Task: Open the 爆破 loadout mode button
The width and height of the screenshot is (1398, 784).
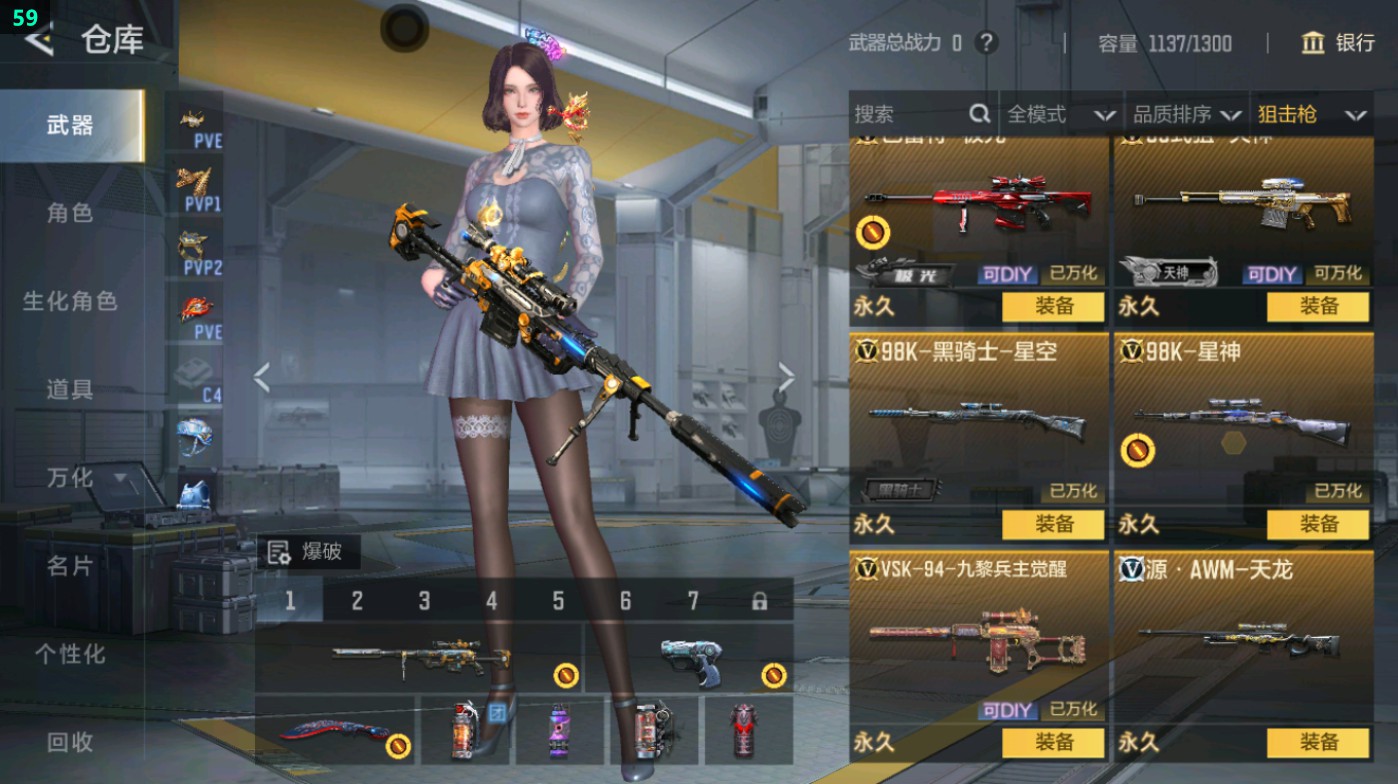Action: tap(308, 552)
